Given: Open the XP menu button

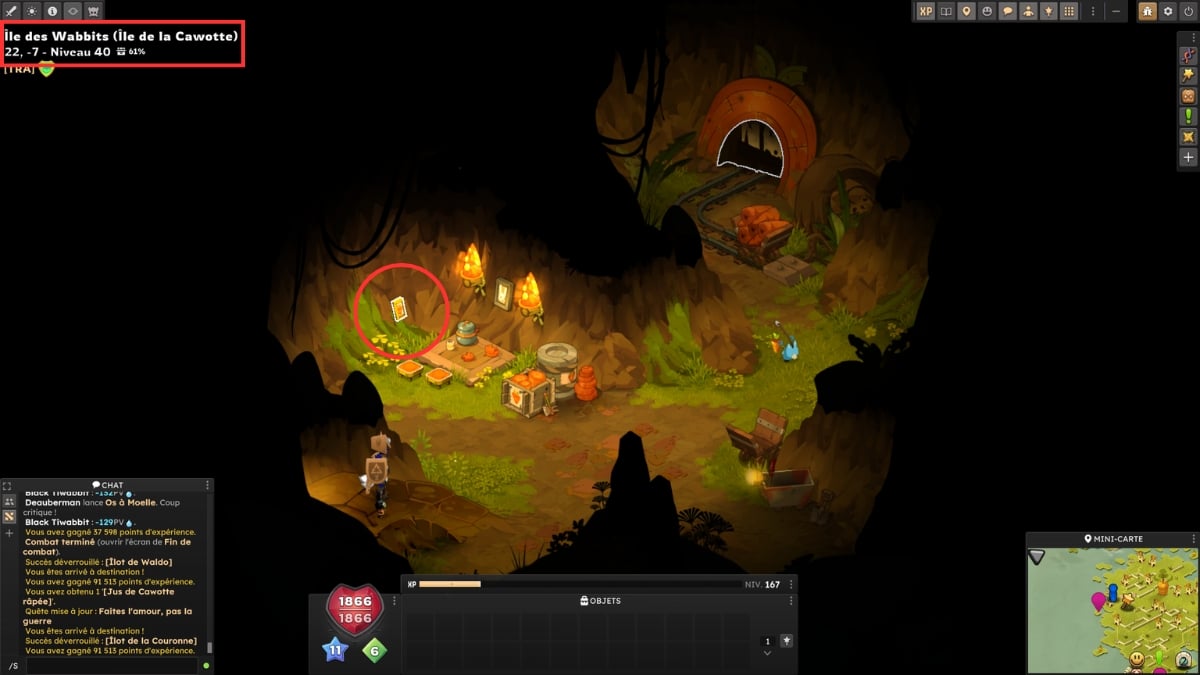Looking at the screenshot, I should [x=925, y=11].
